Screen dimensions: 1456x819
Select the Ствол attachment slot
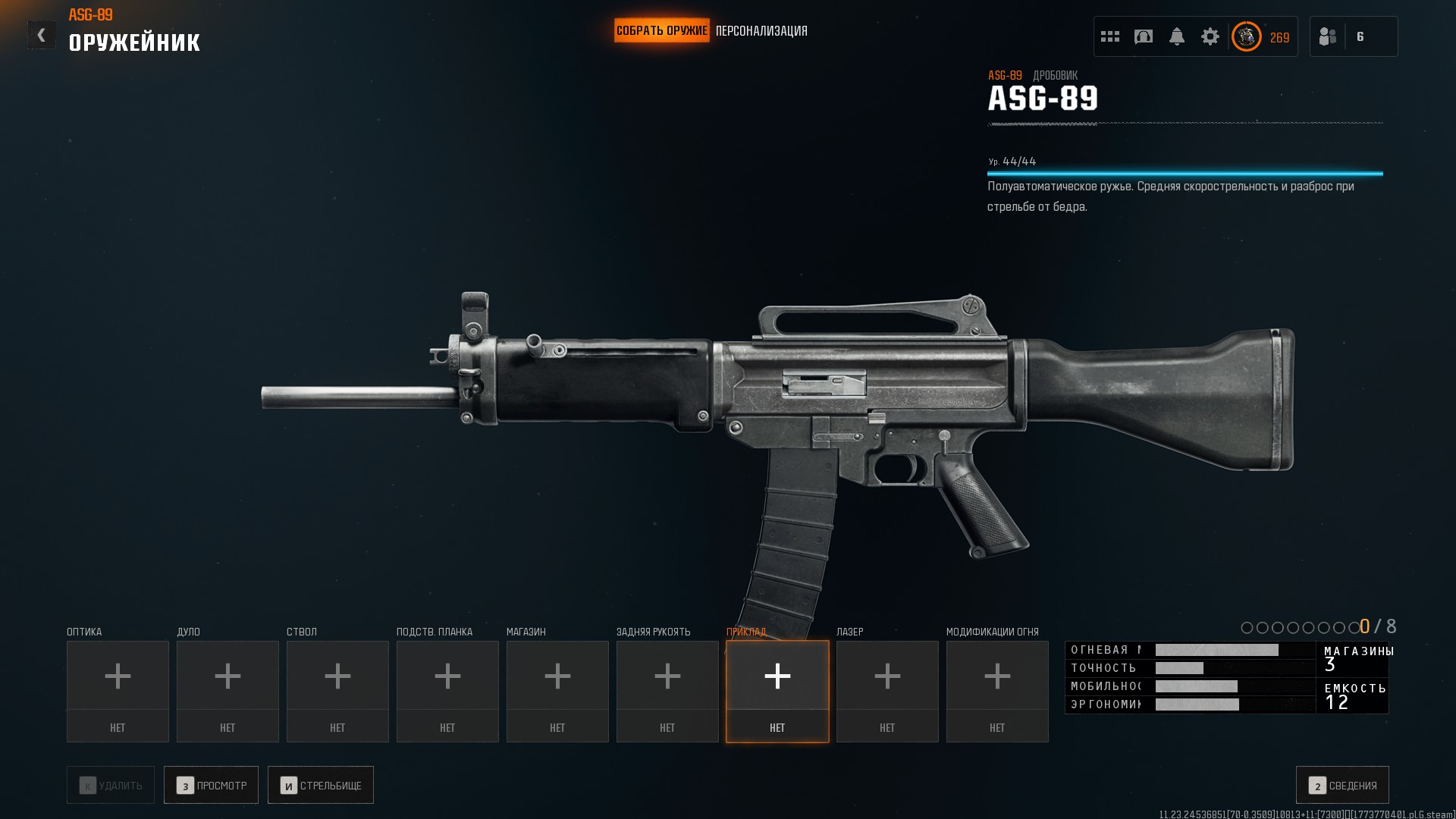pos(337,691)
